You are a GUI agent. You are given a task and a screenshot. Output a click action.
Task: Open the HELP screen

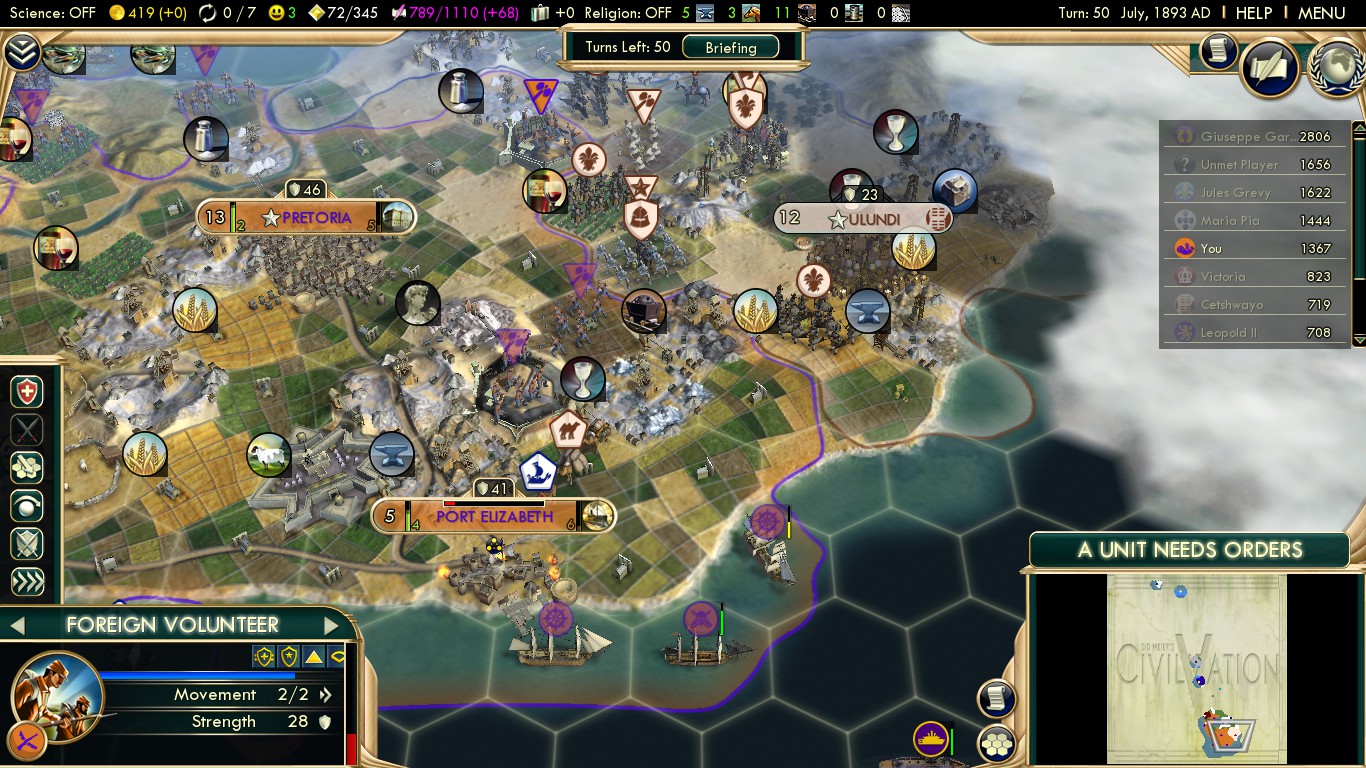(1253, 13)
